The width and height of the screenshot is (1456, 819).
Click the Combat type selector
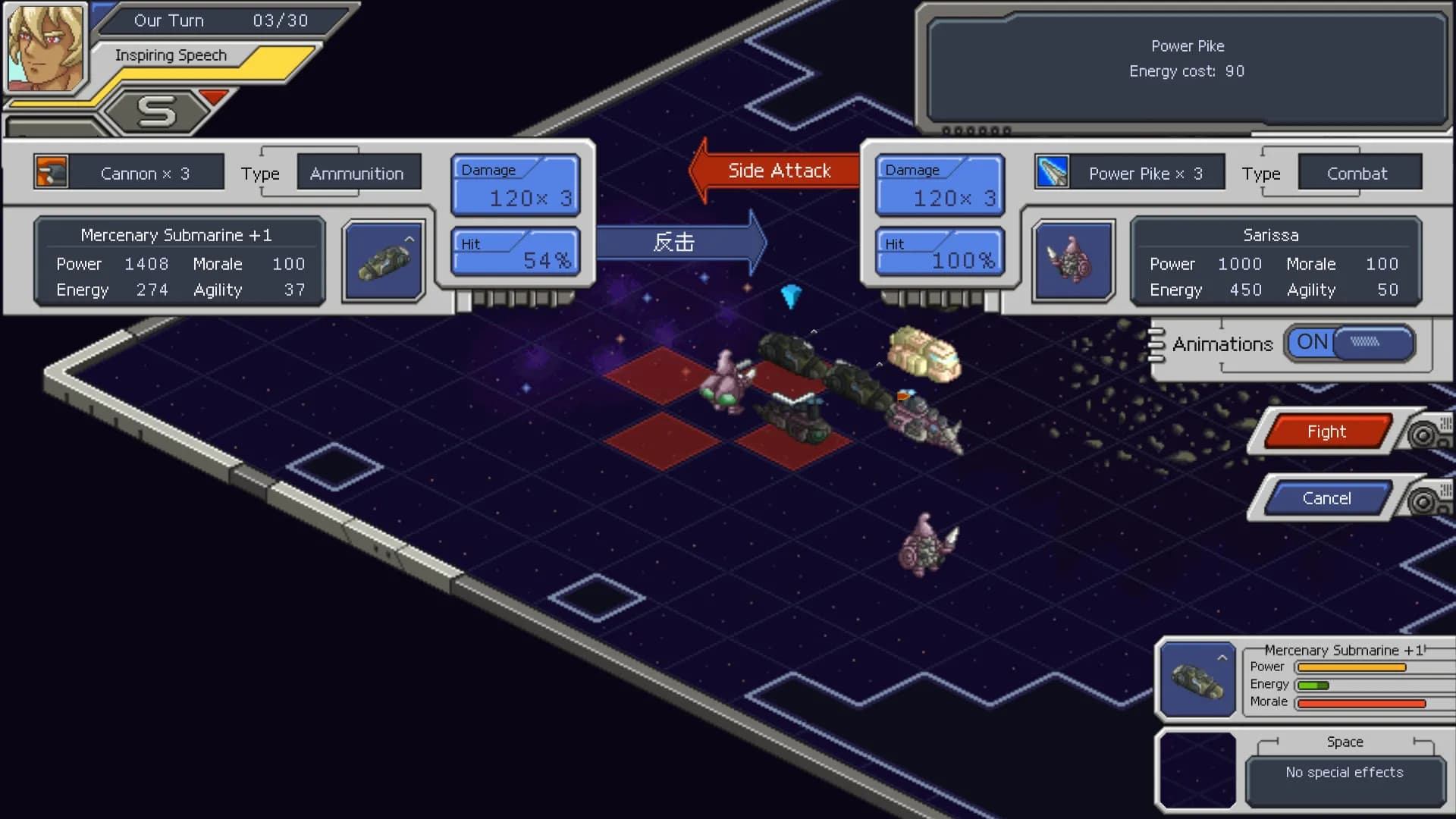1358,173
